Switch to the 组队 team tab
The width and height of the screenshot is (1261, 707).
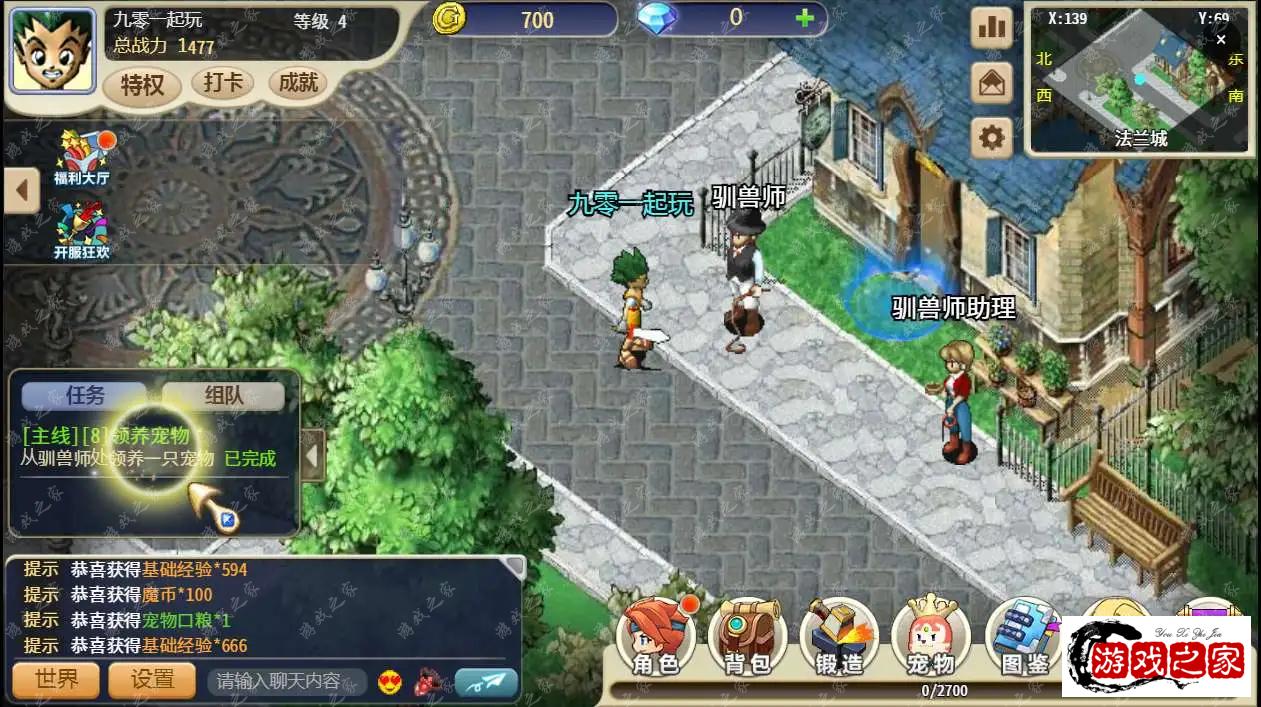tap(224, 395)
